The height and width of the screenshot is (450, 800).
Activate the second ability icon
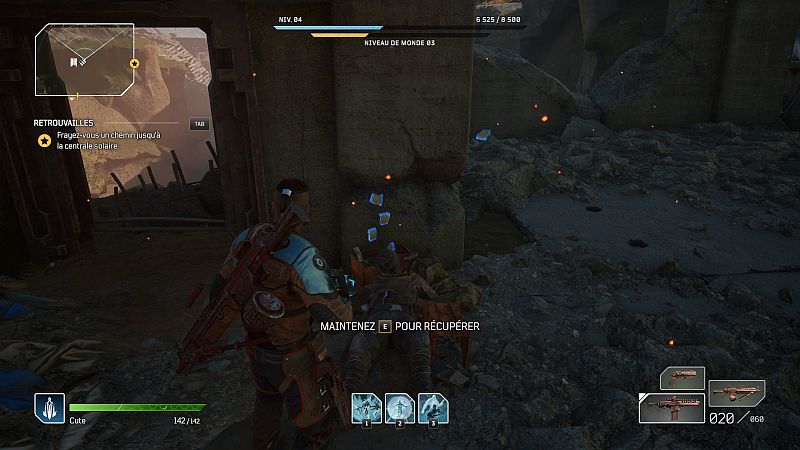[x=400, y=407]
